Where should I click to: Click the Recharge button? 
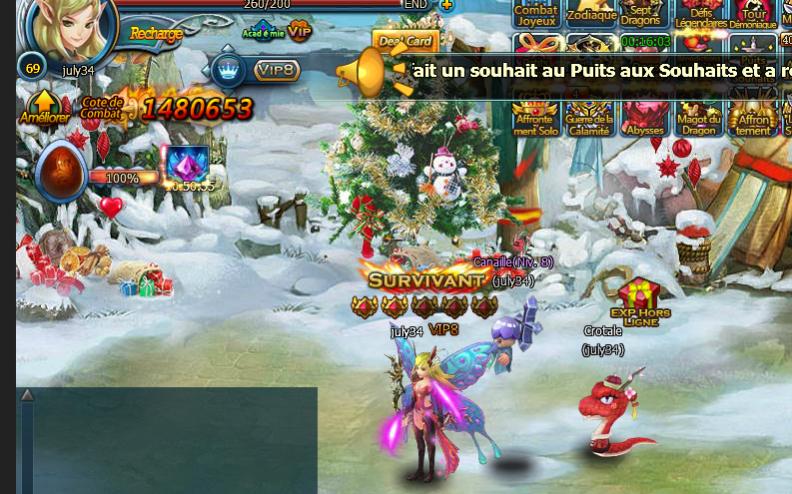click(156, 34)
